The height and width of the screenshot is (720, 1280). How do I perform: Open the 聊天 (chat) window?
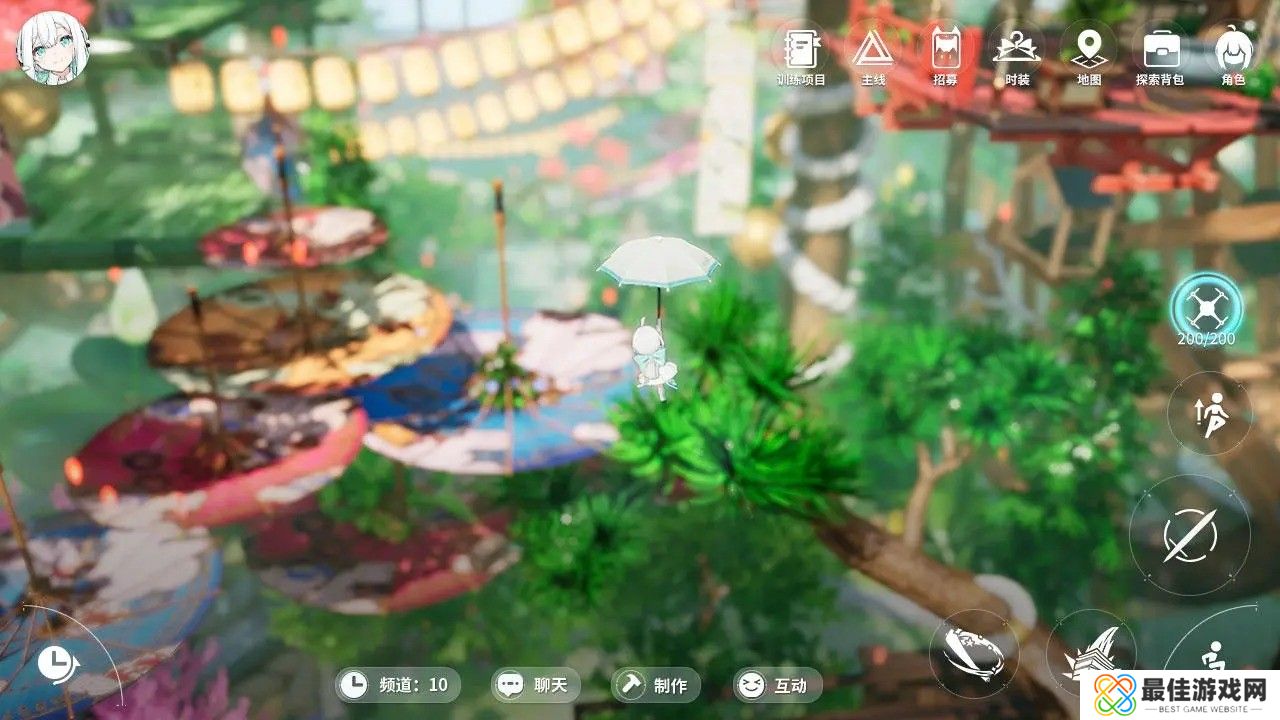point(535,686)
